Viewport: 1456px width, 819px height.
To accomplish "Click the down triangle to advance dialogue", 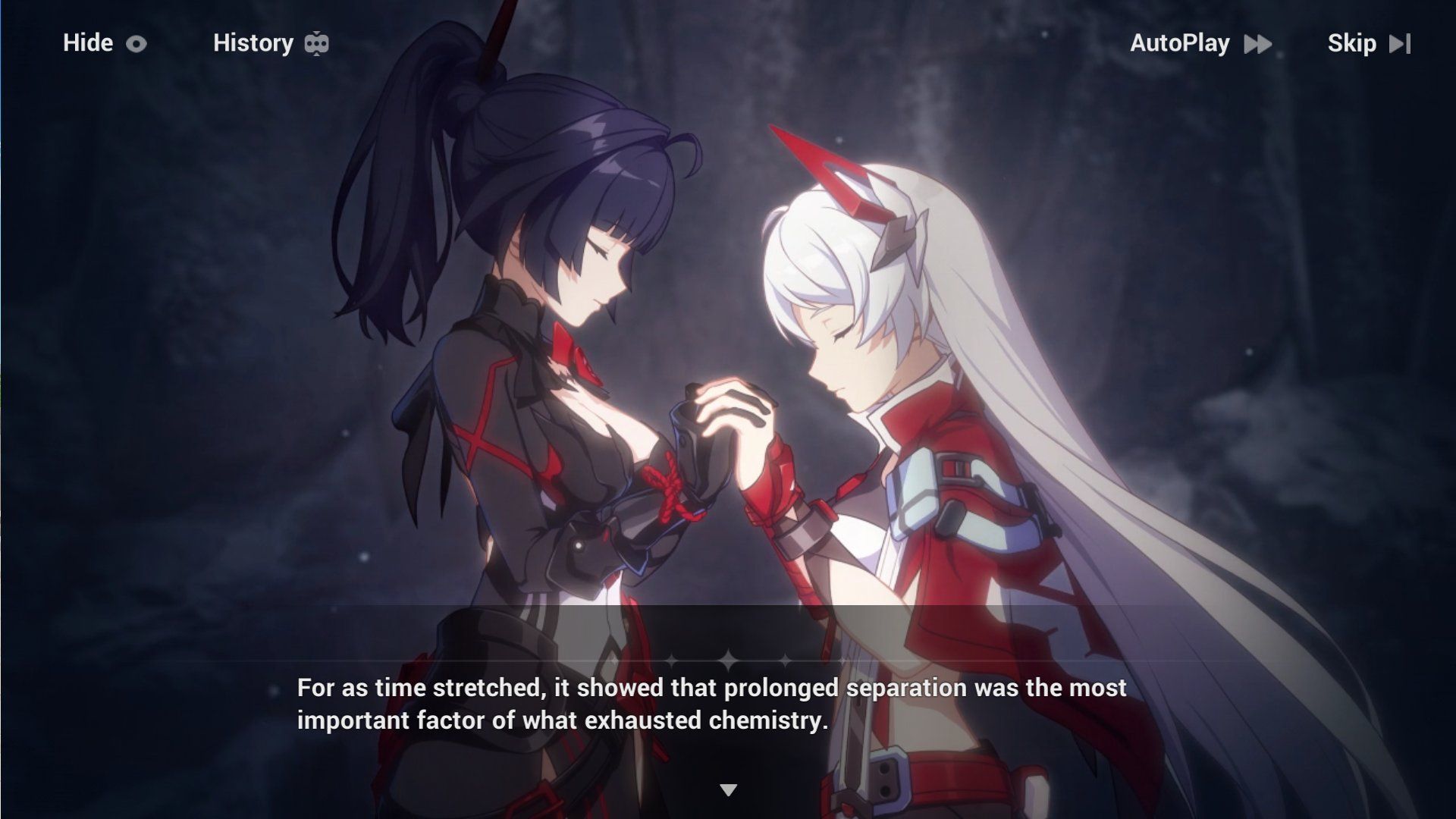I will 728,789.
